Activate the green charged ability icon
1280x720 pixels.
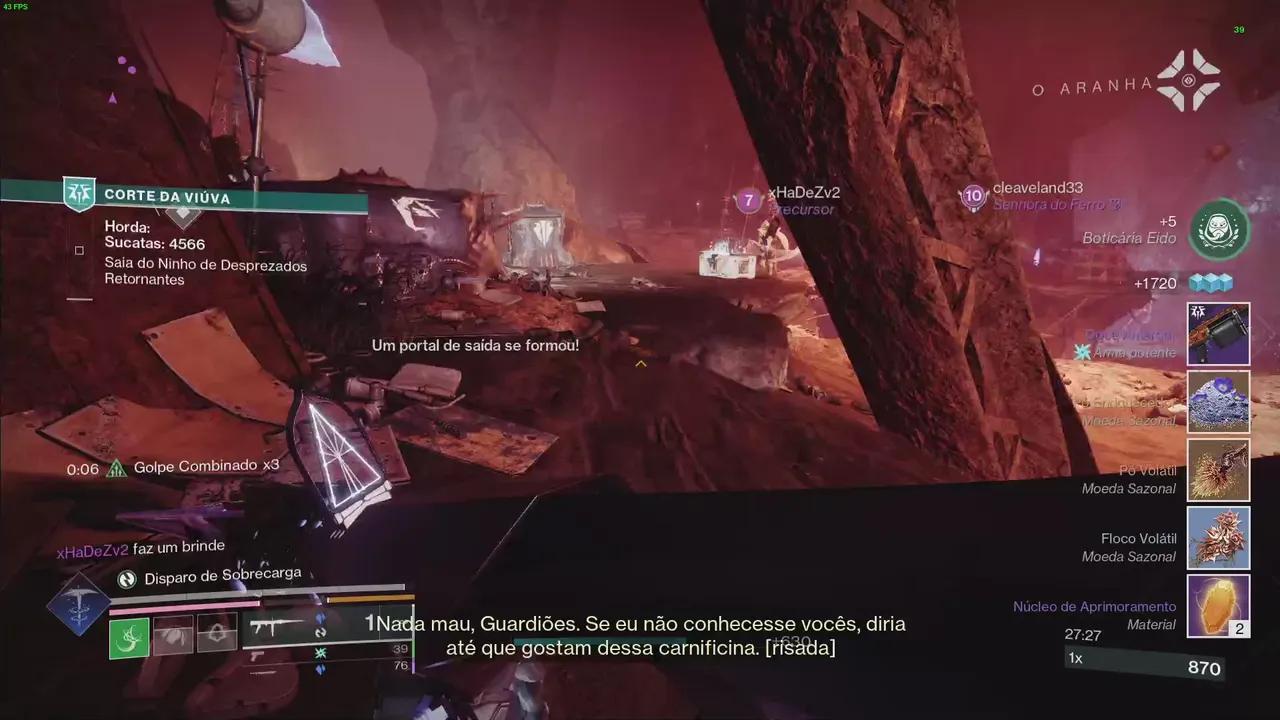click(129, 638)
